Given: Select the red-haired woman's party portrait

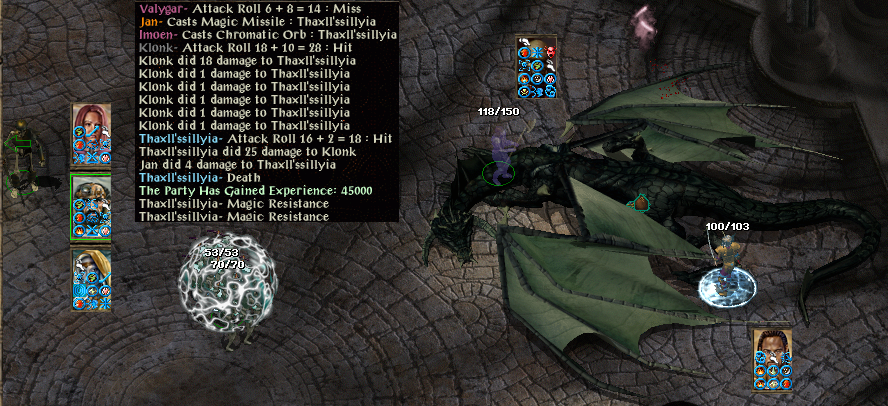Looking at the screenshot, I should 91,120.
